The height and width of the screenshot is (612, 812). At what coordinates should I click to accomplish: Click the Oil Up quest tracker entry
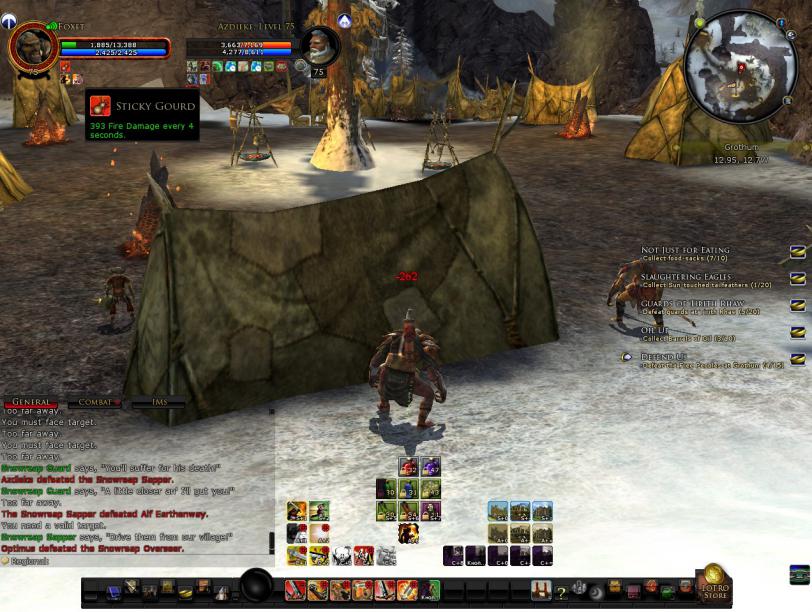click(660, 330)
